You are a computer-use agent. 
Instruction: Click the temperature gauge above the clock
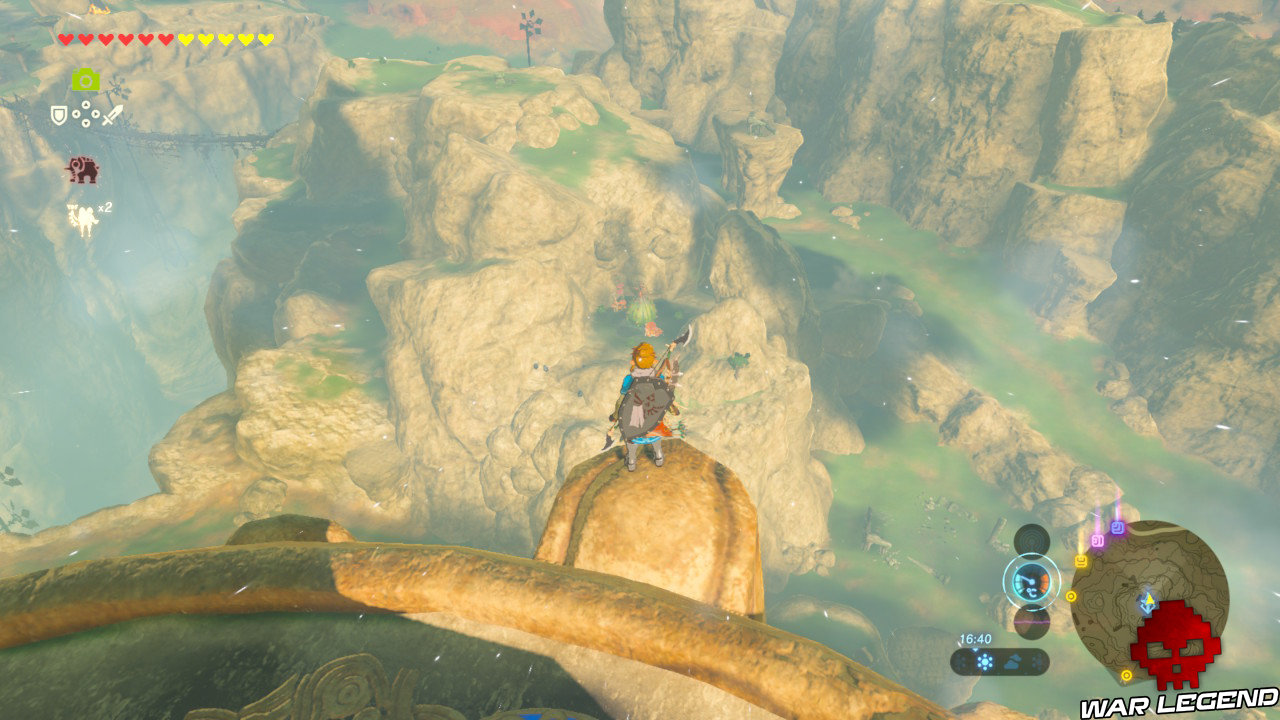1029,582
